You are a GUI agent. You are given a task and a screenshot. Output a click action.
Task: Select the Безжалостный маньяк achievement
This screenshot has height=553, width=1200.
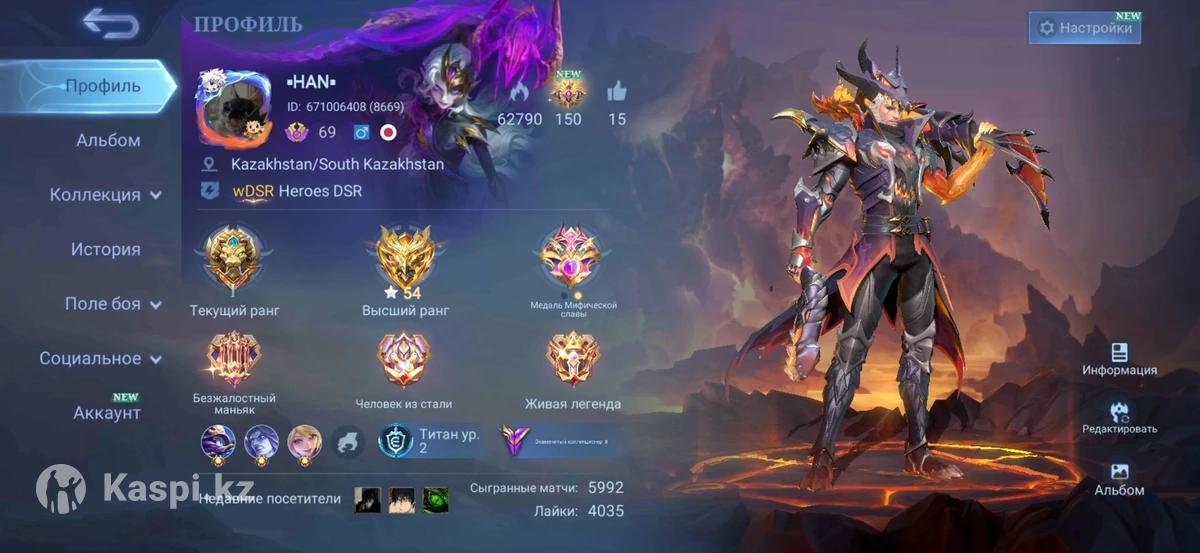point(233,359)
